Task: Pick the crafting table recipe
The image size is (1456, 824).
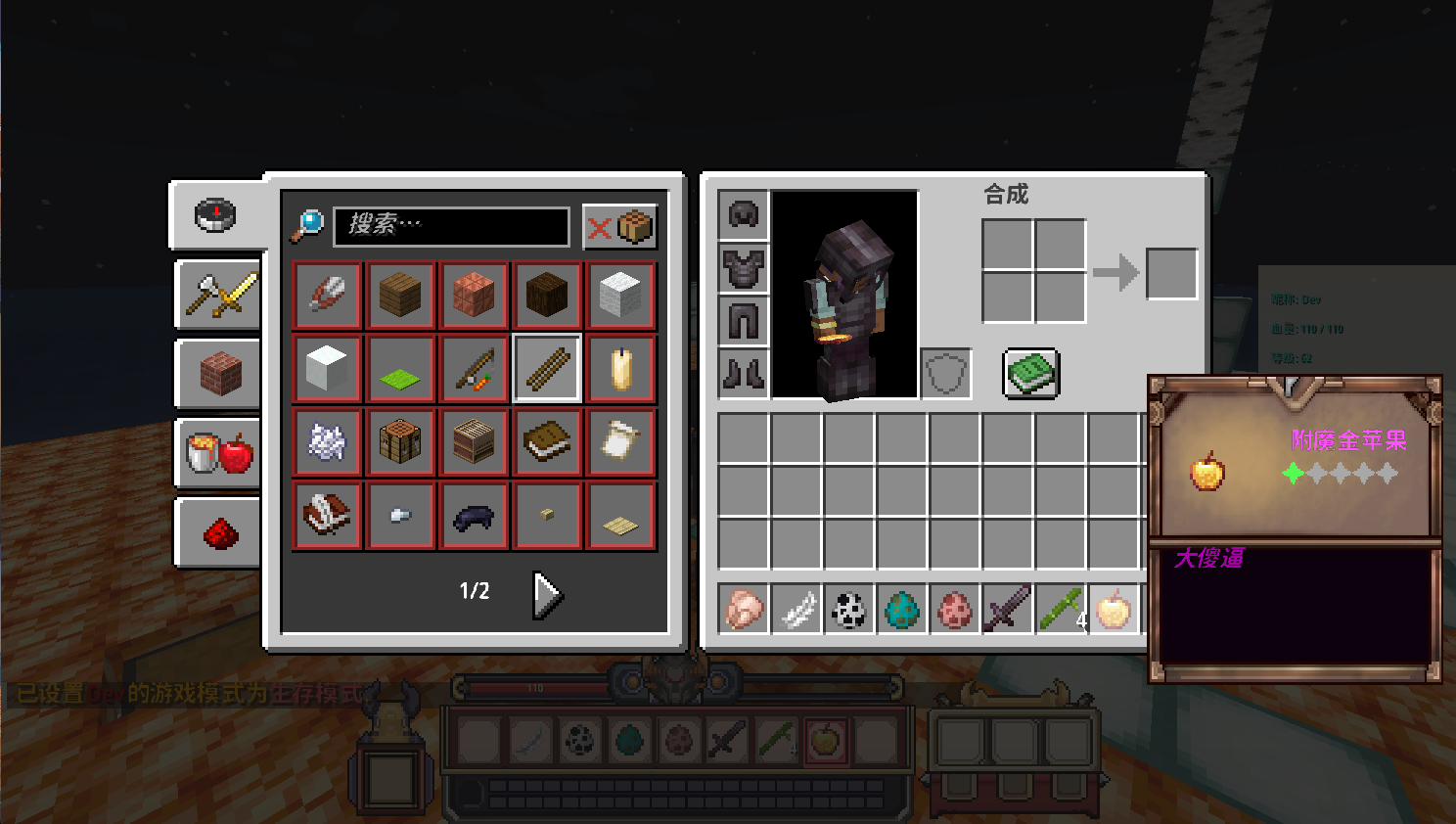Action: [400, 442]
